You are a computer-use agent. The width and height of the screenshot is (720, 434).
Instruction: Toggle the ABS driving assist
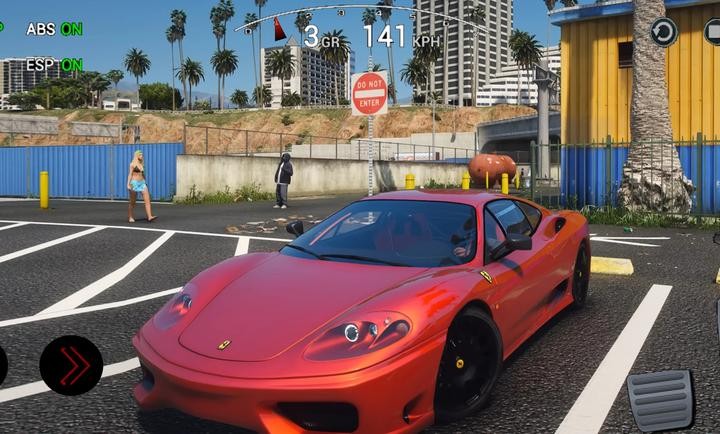54,29
